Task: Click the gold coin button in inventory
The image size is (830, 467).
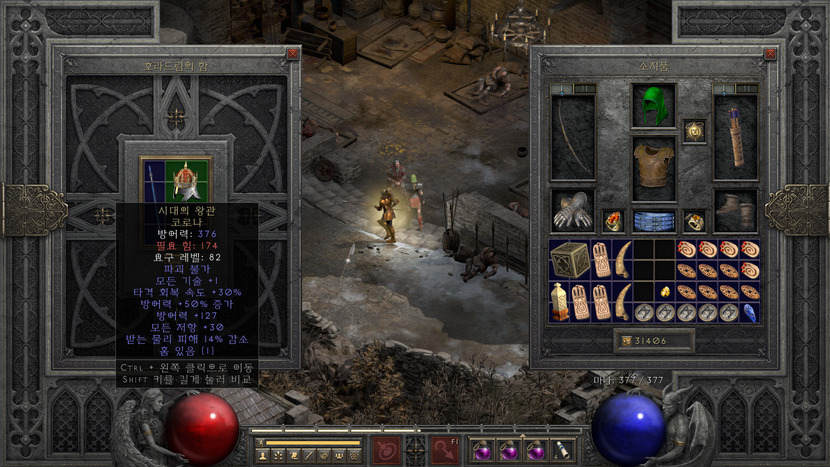Action: (625, 342)
